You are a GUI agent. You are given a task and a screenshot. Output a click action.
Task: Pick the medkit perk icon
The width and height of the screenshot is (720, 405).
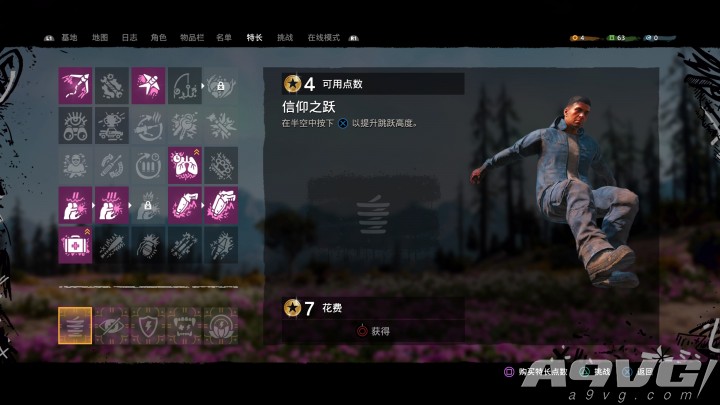pos(75,245)
